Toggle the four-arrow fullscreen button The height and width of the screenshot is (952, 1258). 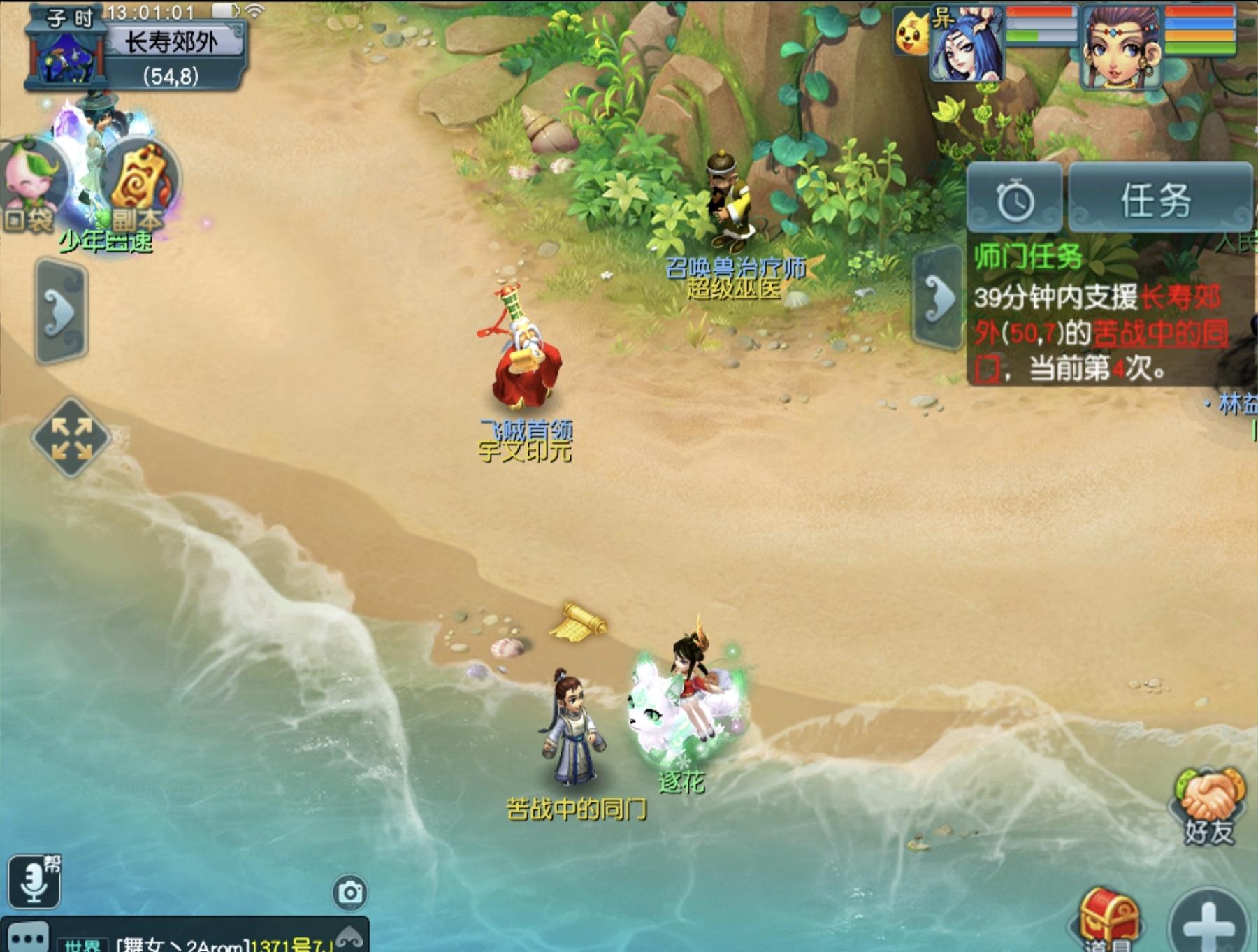point(71,438)
